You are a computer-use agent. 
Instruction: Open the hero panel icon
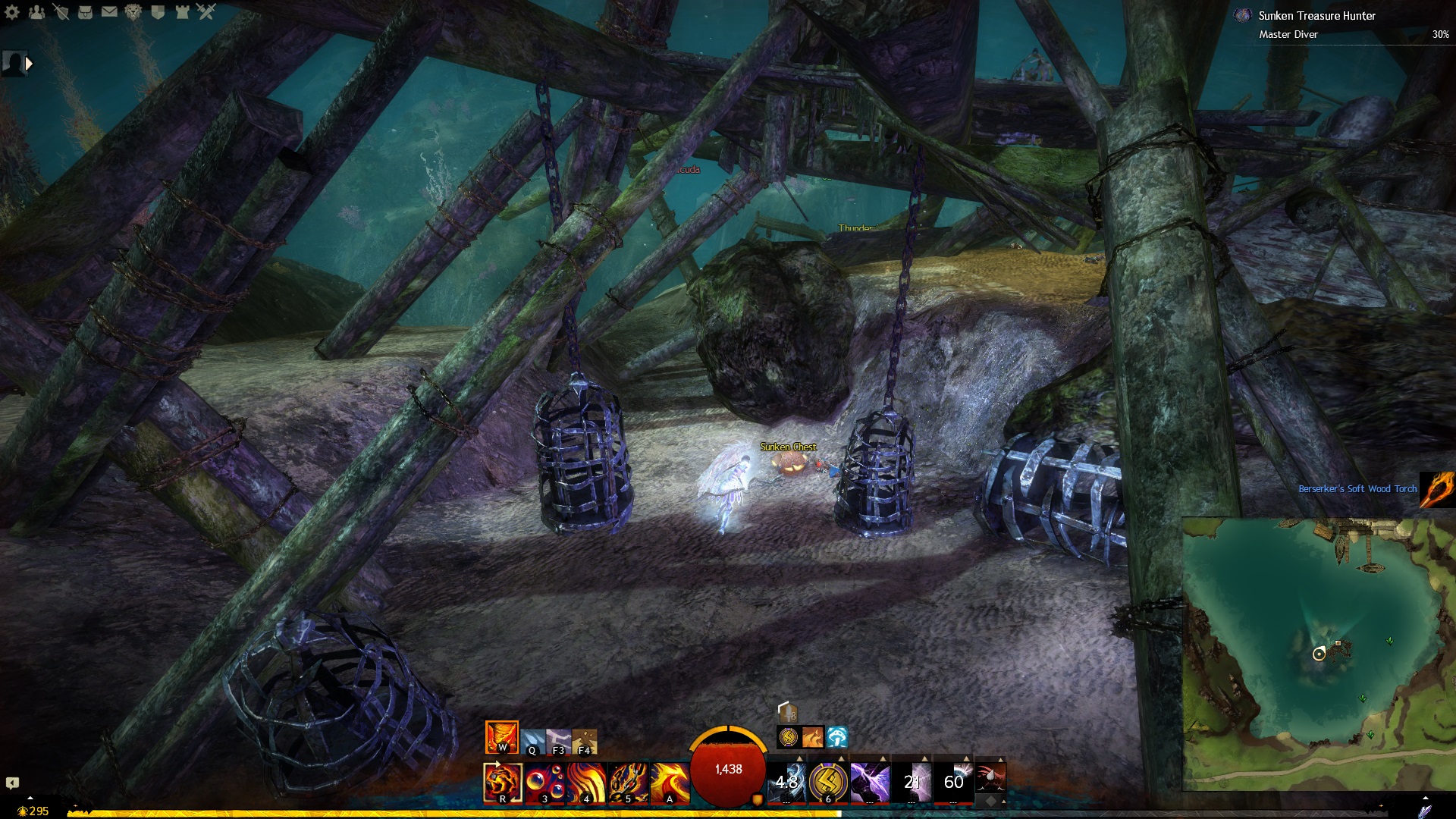click(61, 12)
